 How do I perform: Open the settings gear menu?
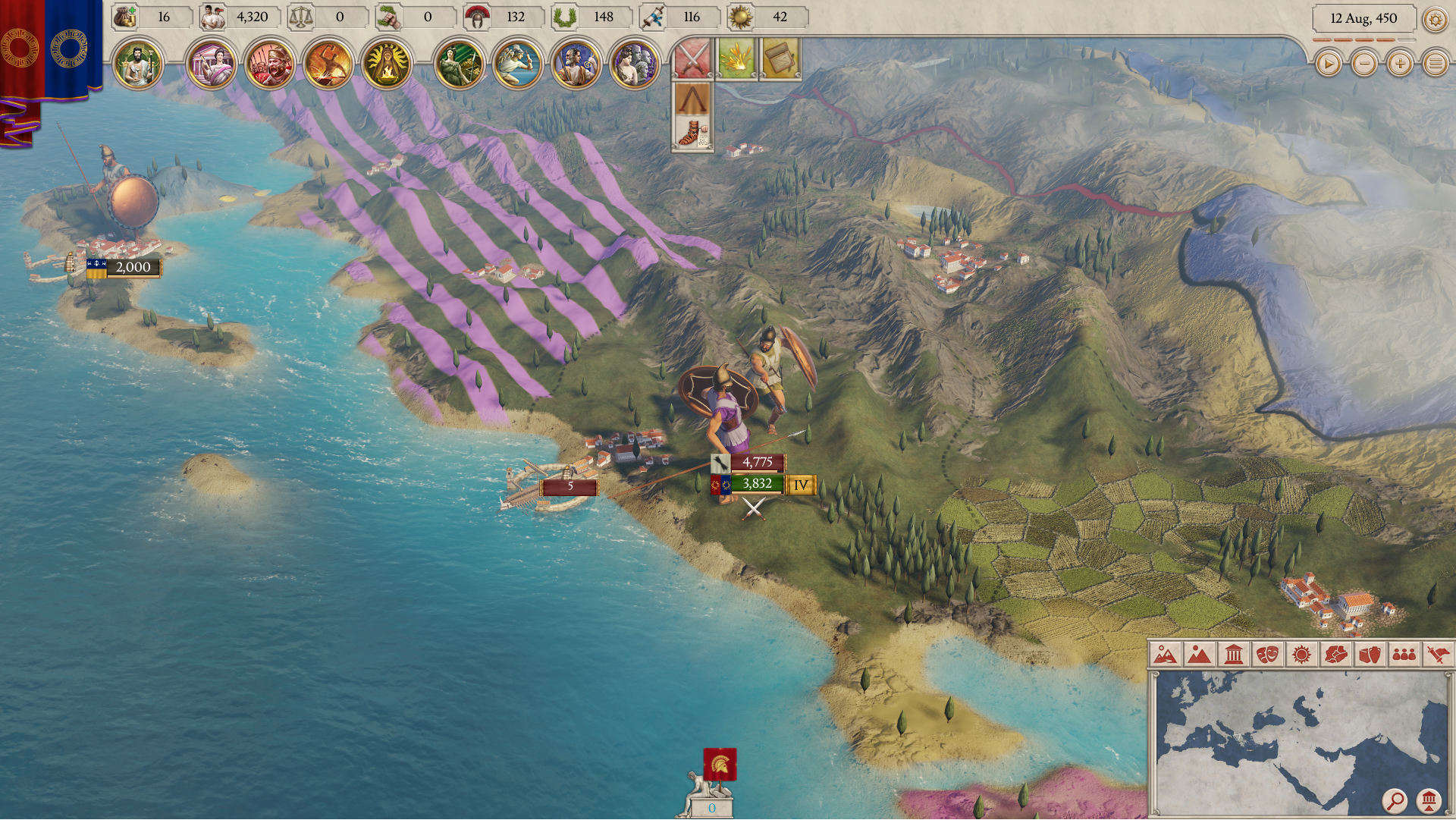point(1436,19)
